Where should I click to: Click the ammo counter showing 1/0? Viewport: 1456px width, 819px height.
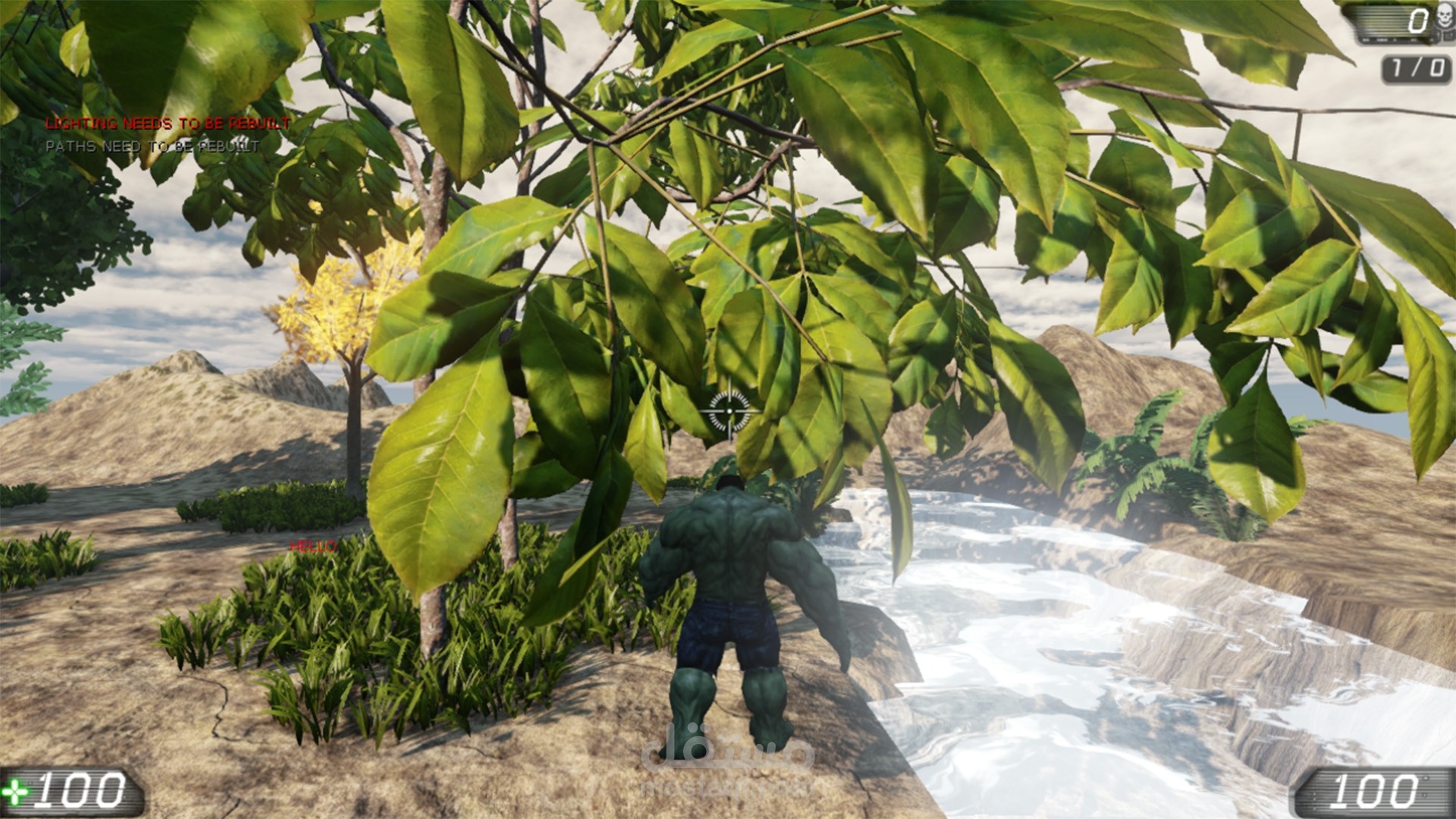1416,67
